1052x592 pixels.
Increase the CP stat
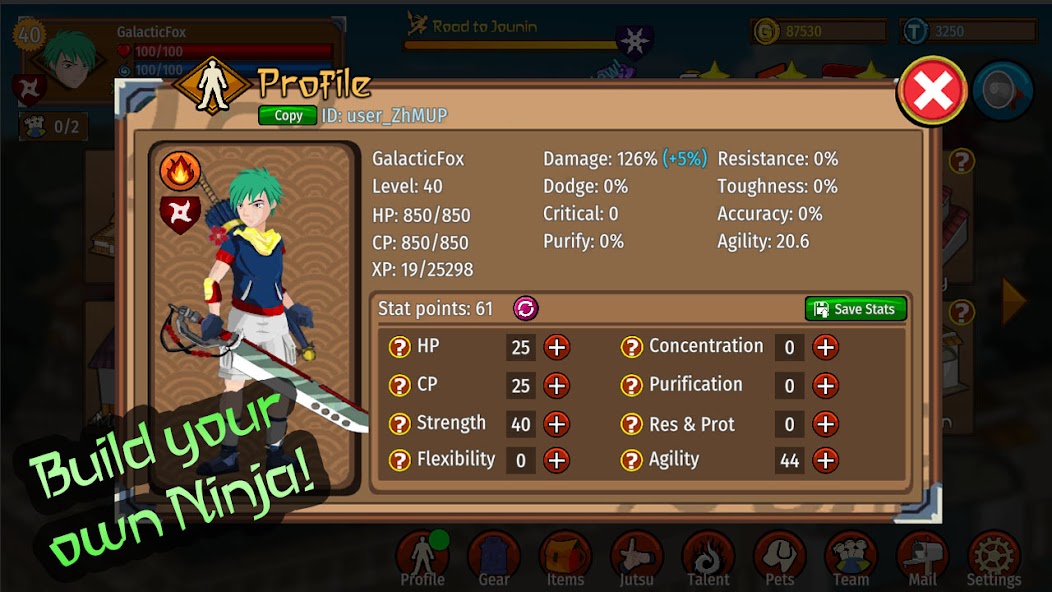tap(556, 385)
